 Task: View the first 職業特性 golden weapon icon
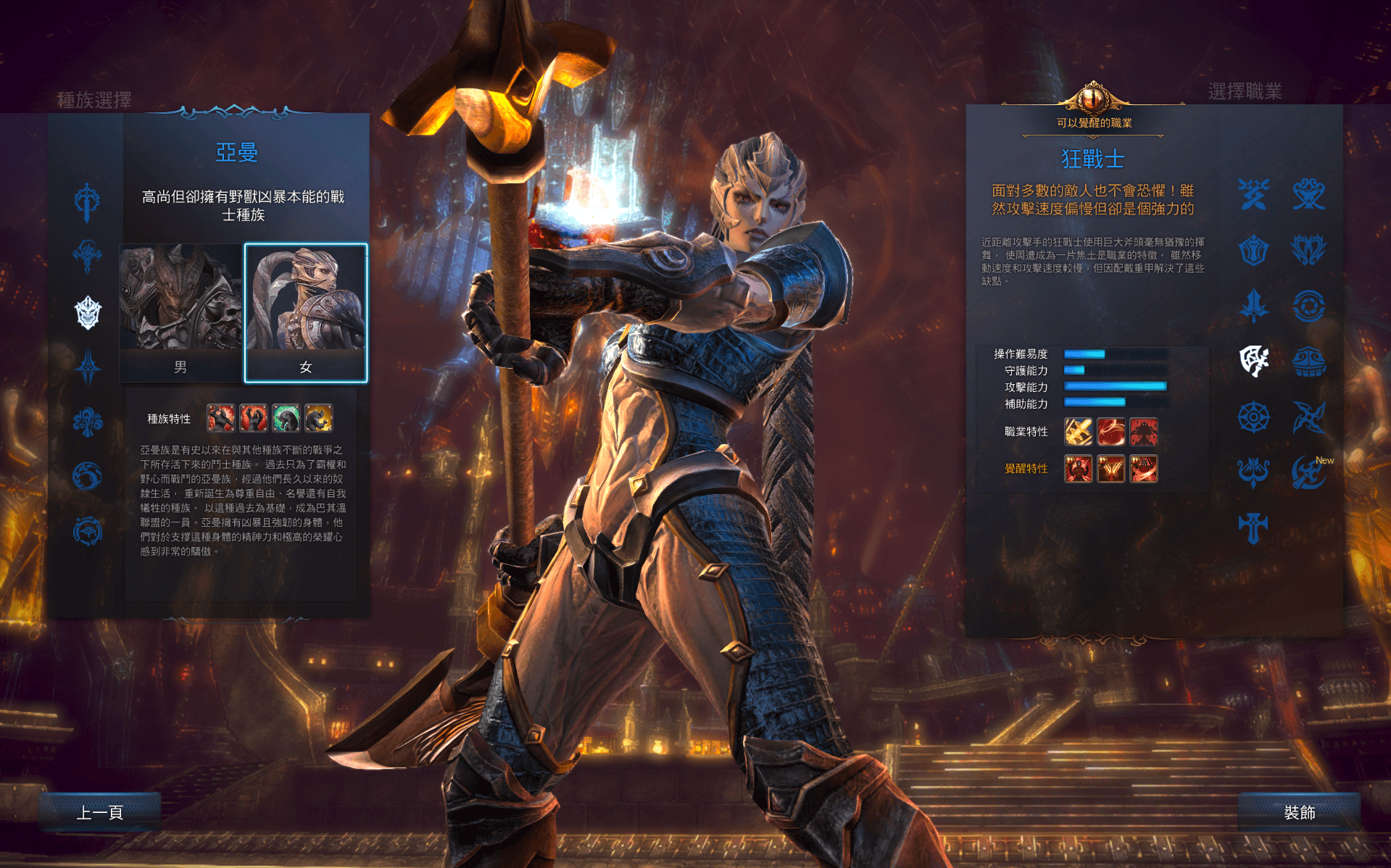(x=1078, y=432)
